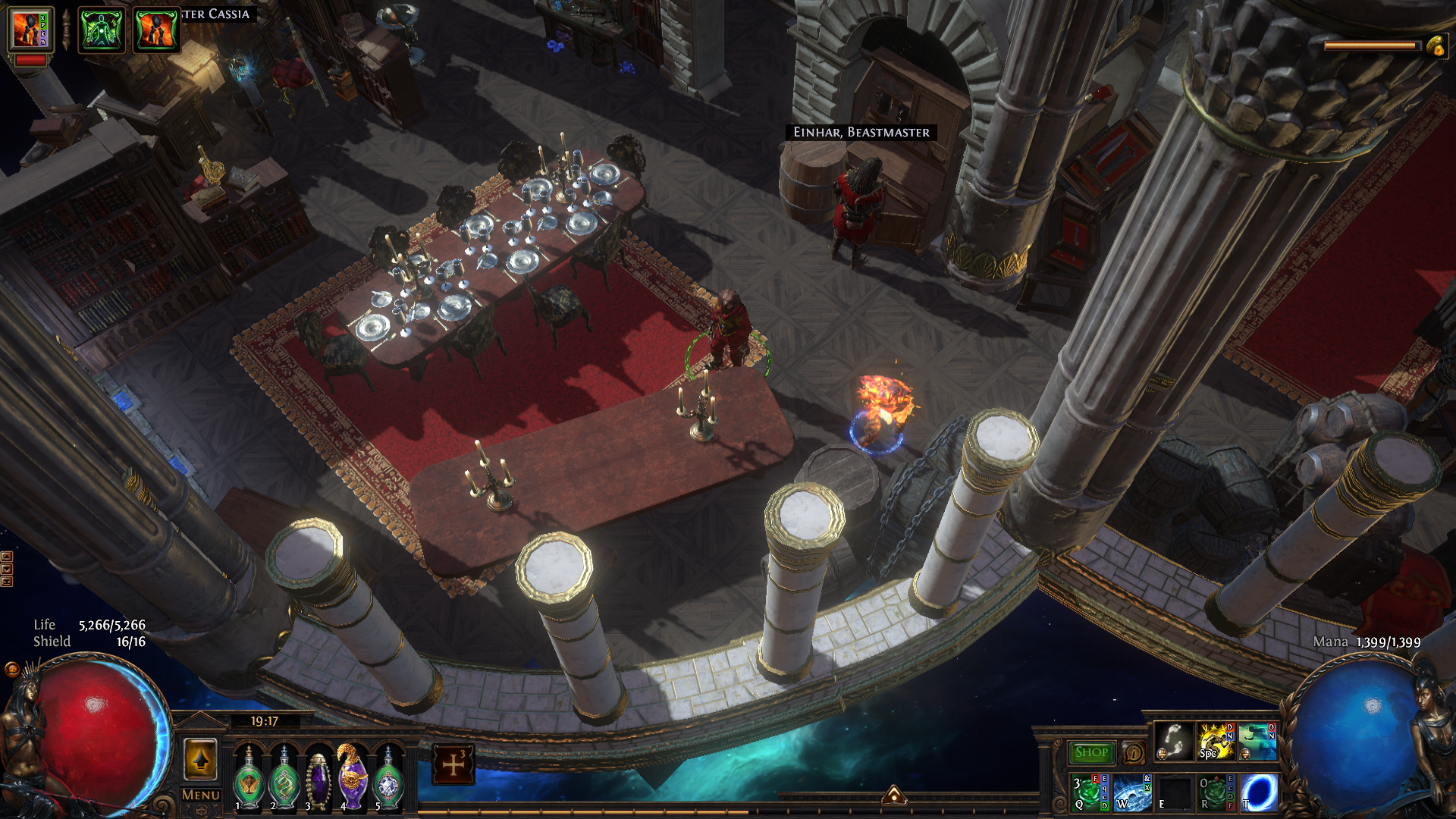
Task: Activate the blue portal skill on T
Action: pos(1258,792)
